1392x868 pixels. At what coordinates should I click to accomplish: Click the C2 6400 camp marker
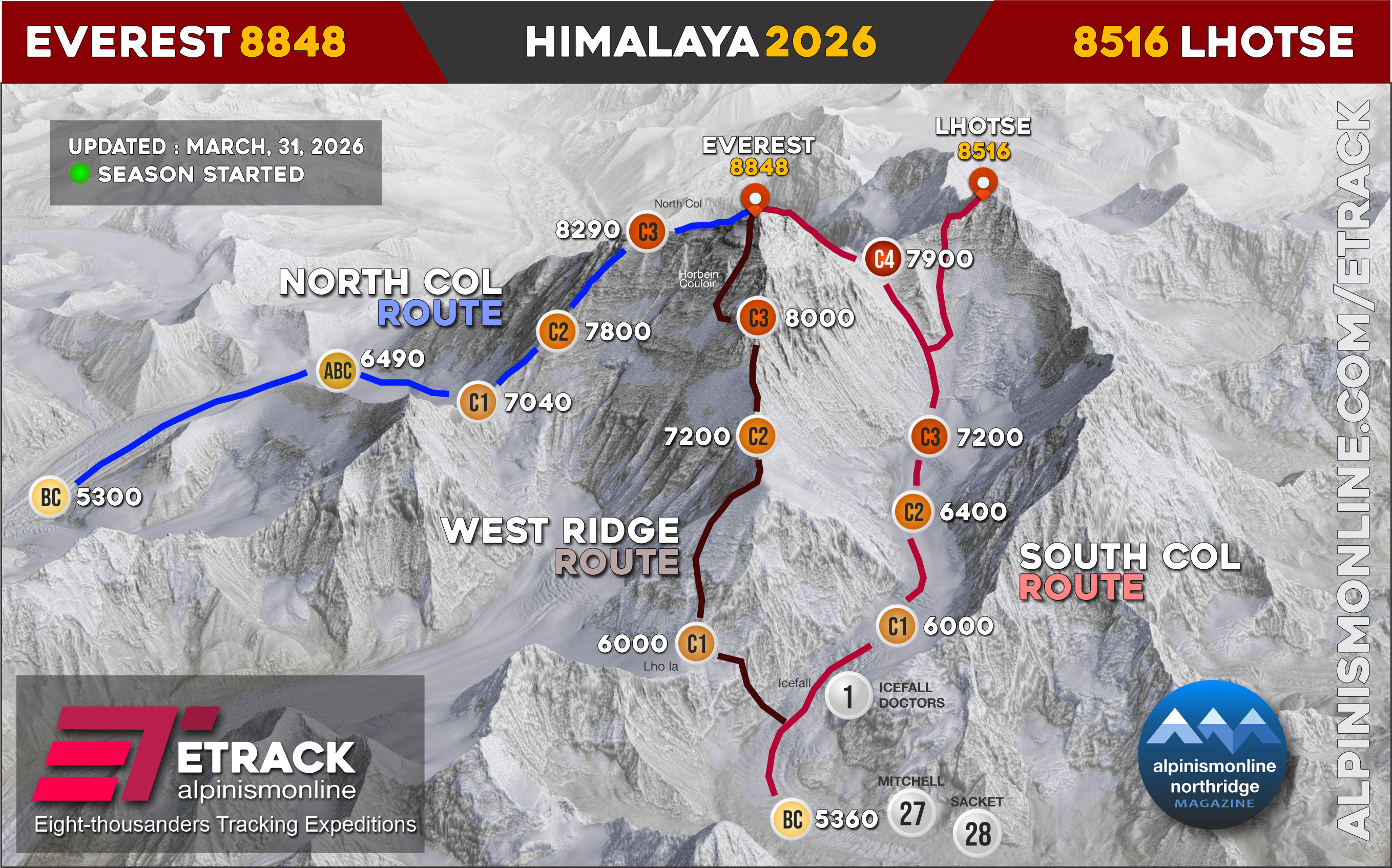pos(913,512)
